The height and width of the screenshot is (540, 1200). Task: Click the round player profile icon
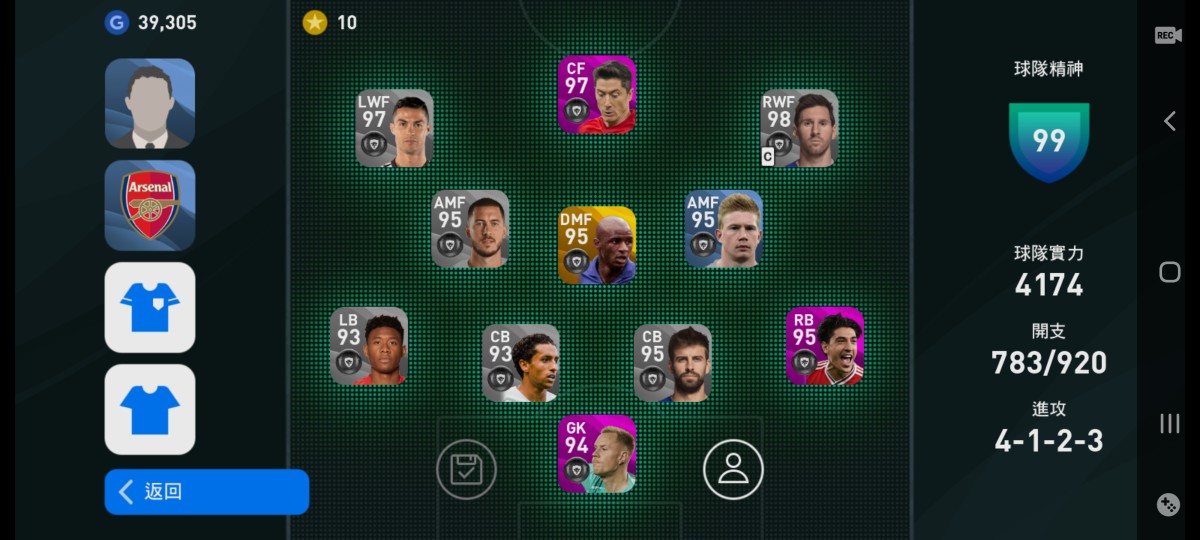(x=733, y=469)
